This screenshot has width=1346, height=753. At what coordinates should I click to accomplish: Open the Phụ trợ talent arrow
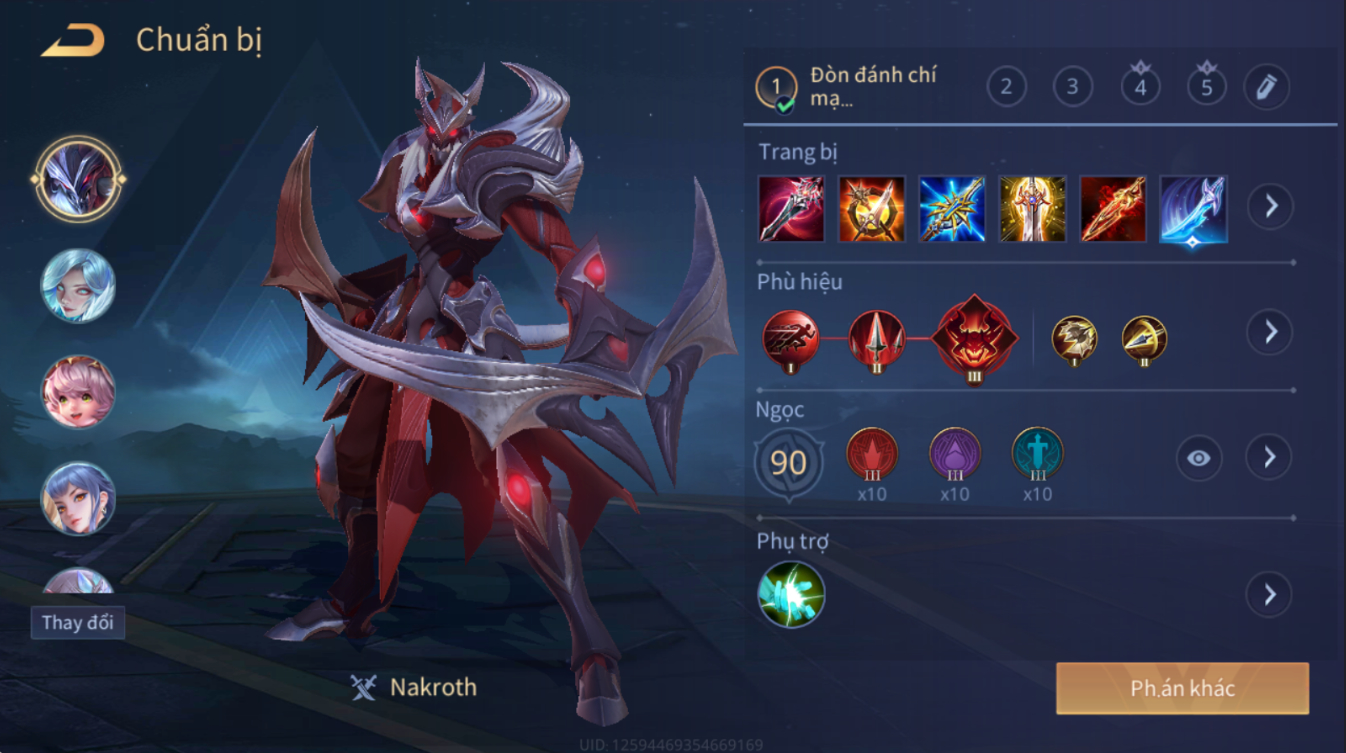(x=1270, y=595)
